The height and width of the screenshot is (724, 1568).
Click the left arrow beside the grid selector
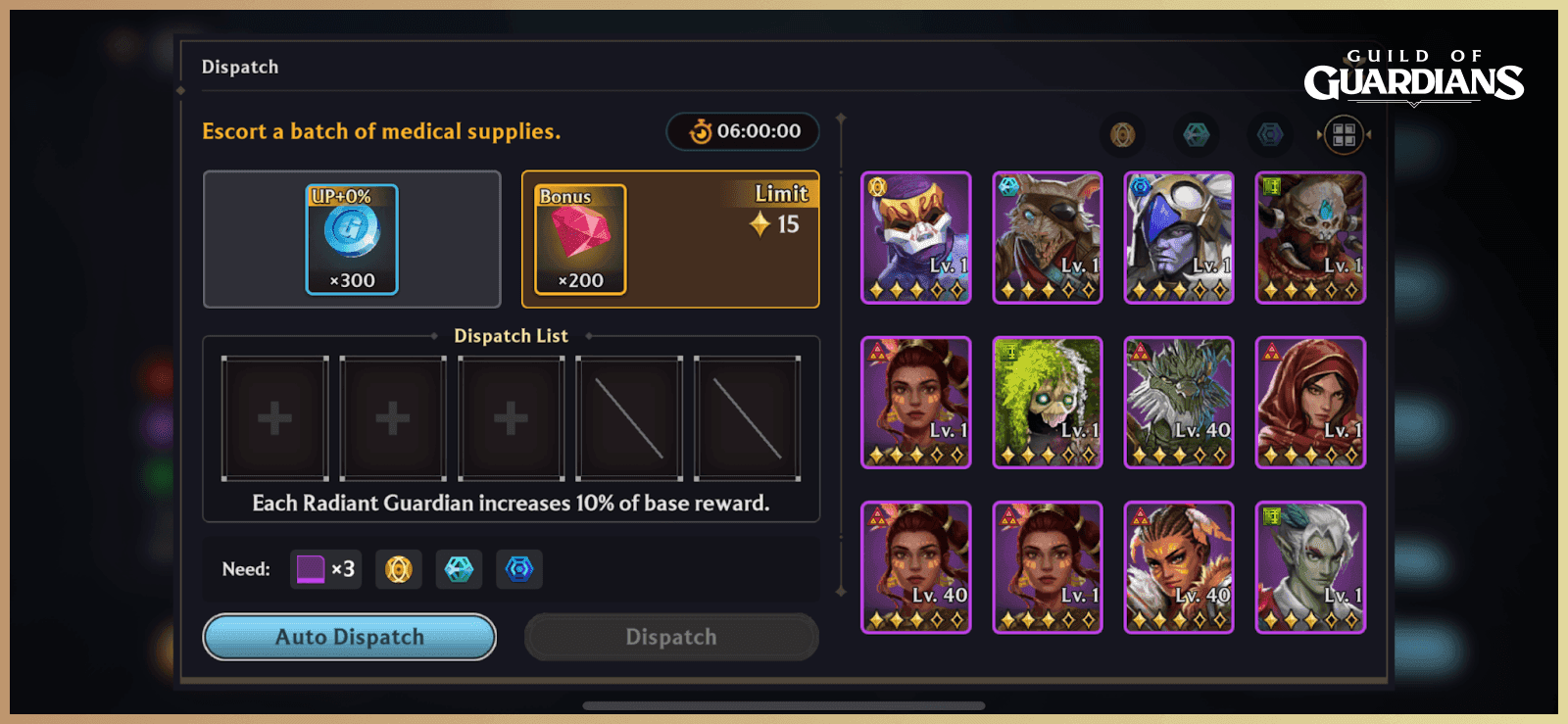point(1317,134)
